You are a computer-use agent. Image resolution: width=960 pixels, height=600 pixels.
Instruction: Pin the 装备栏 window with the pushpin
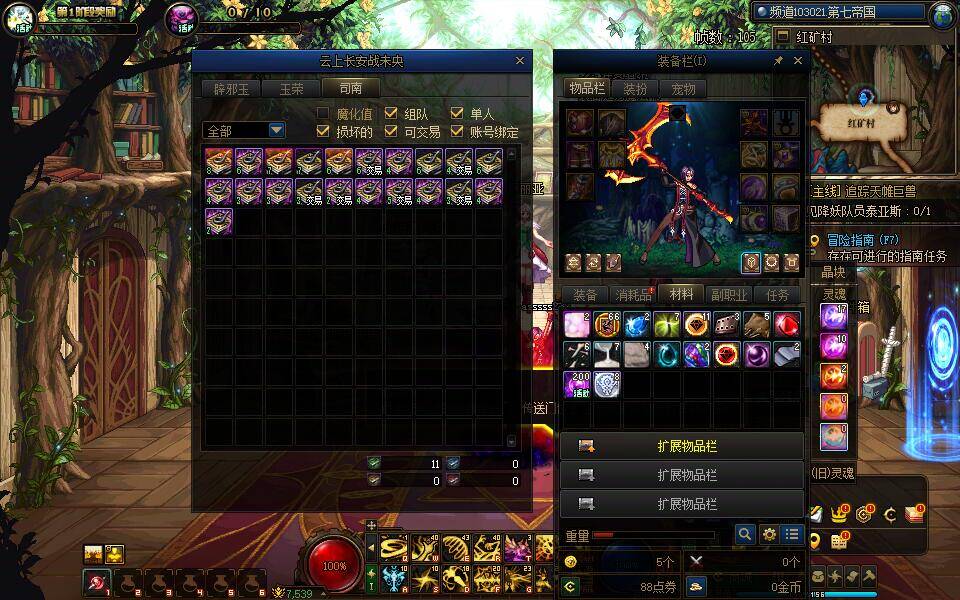point(778,61)
